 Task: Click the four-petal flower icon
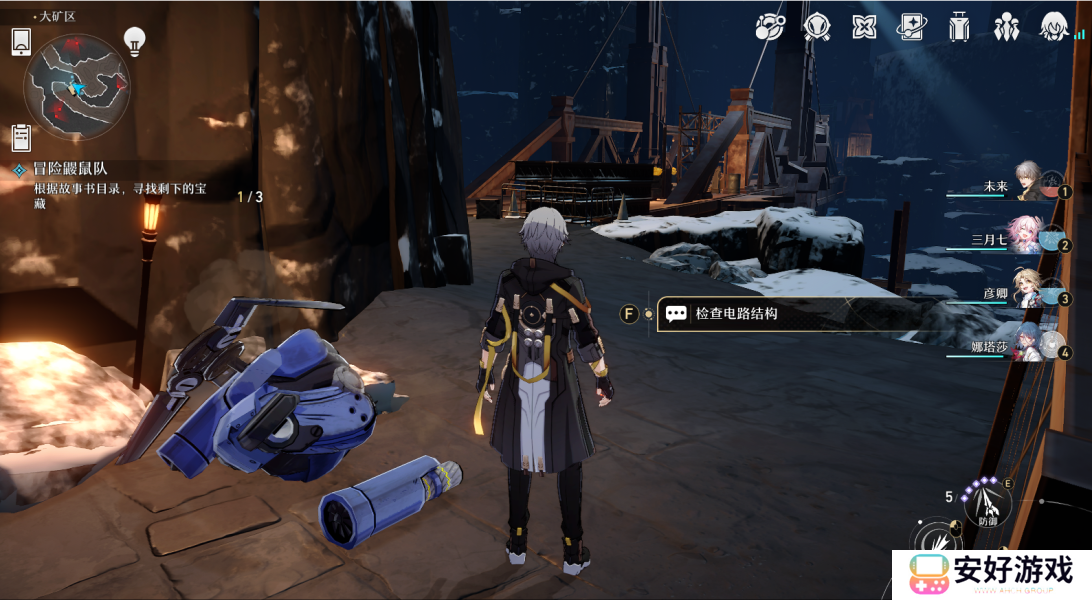864,27
